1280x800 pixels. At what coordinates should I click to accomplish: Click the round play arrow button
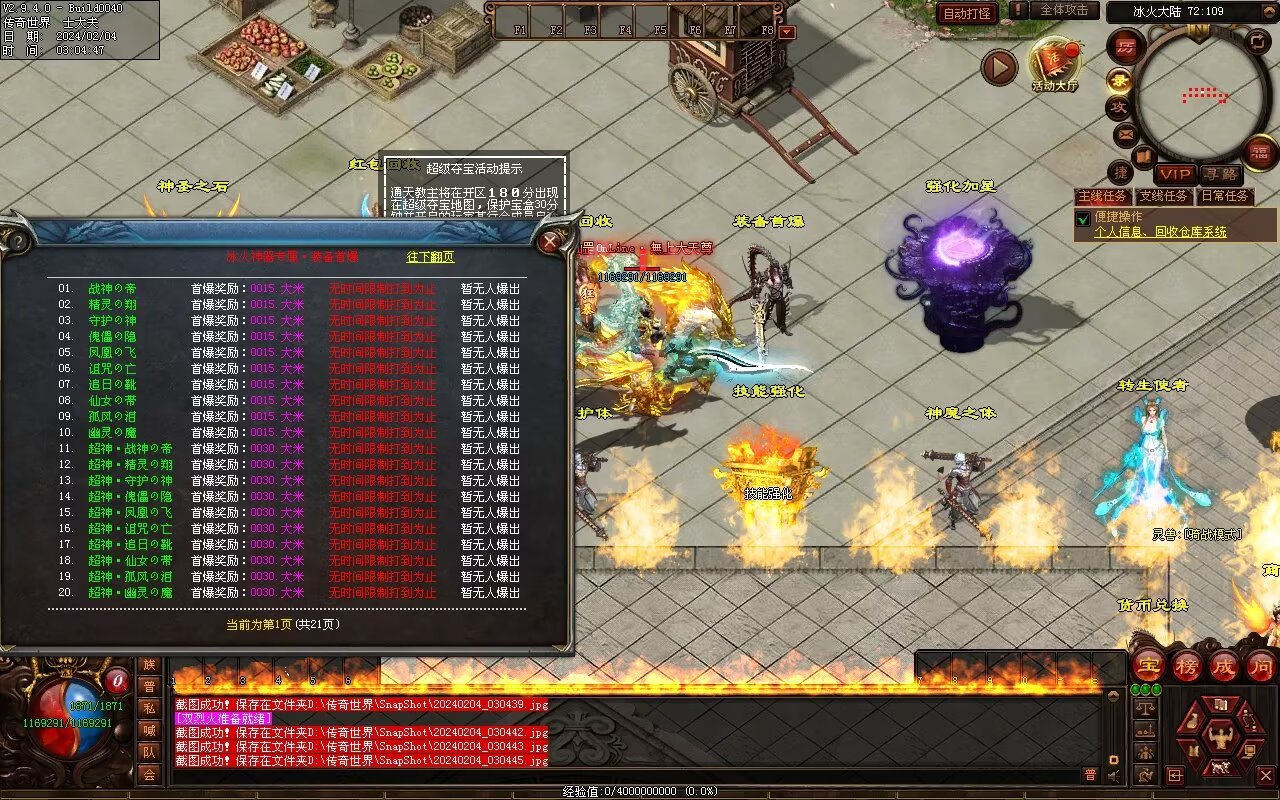click(999, 67)
